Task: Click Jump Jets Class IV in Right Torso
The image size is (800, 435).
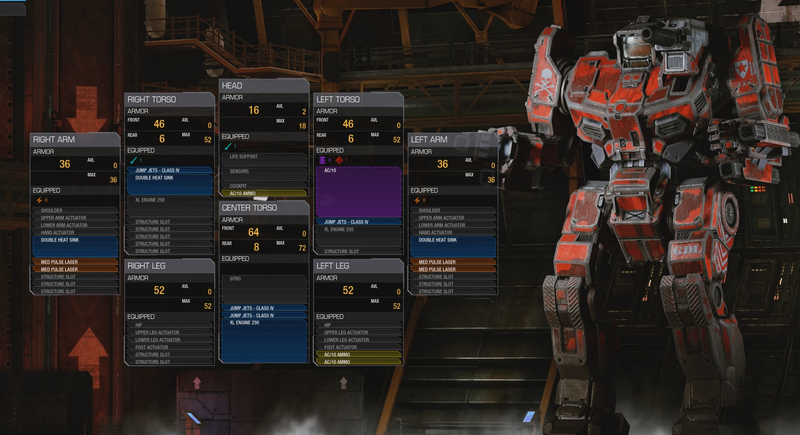Action: pyautogui.click(x=168, y=172)
